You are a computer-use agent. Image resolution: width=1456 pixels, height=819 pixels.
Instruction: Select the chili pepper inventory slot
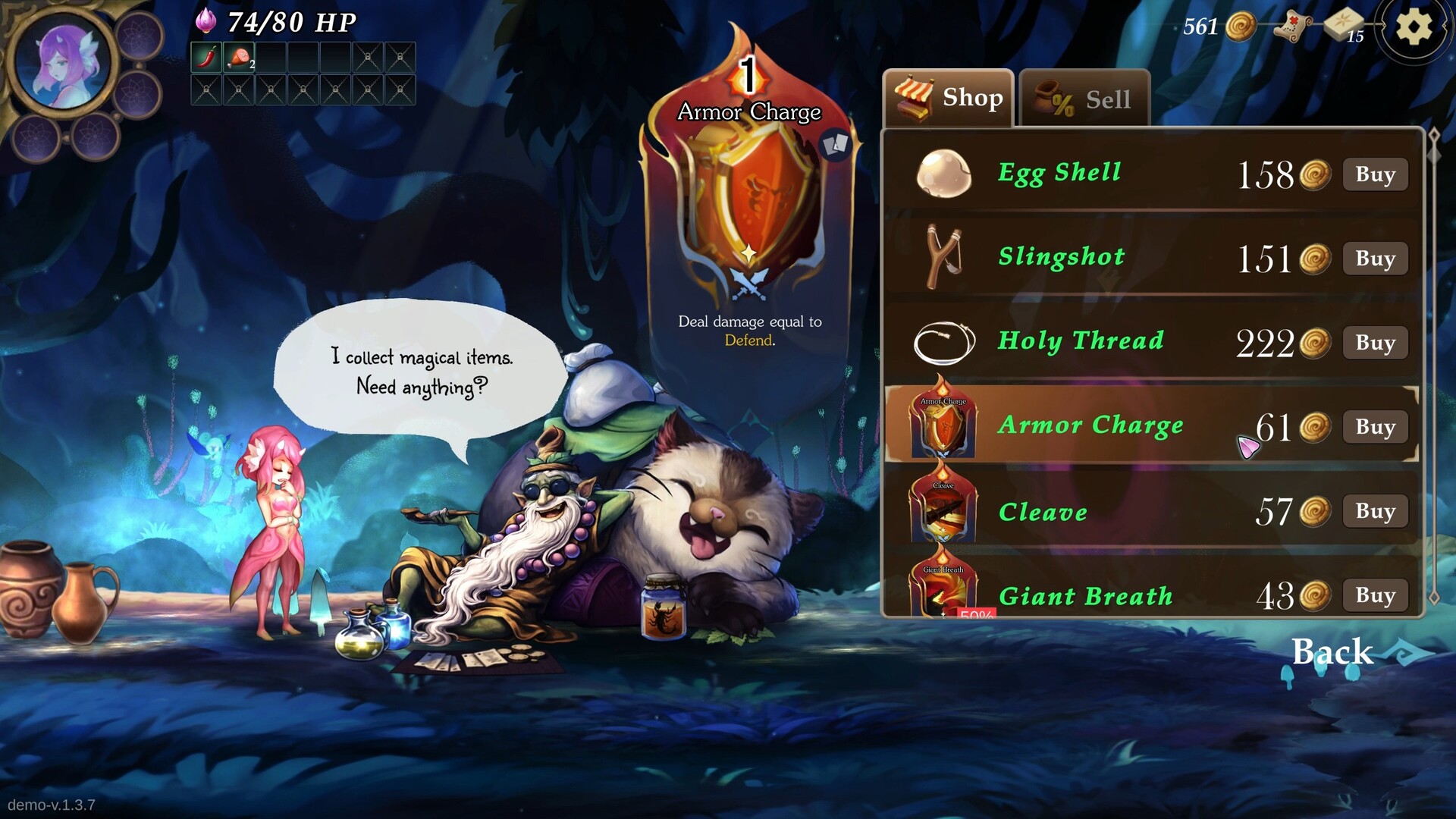click(x=206, y=58)
